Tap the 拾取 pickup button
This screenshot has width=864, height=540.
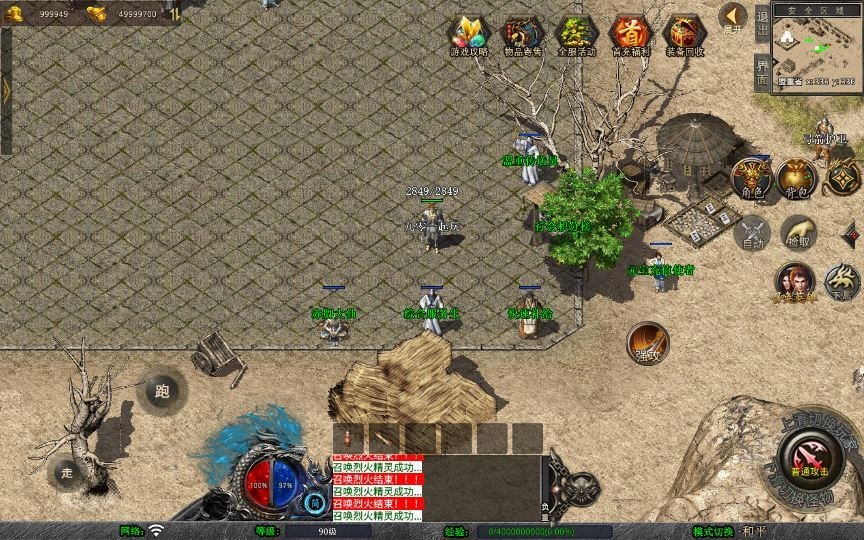click(x=798, y=233)
